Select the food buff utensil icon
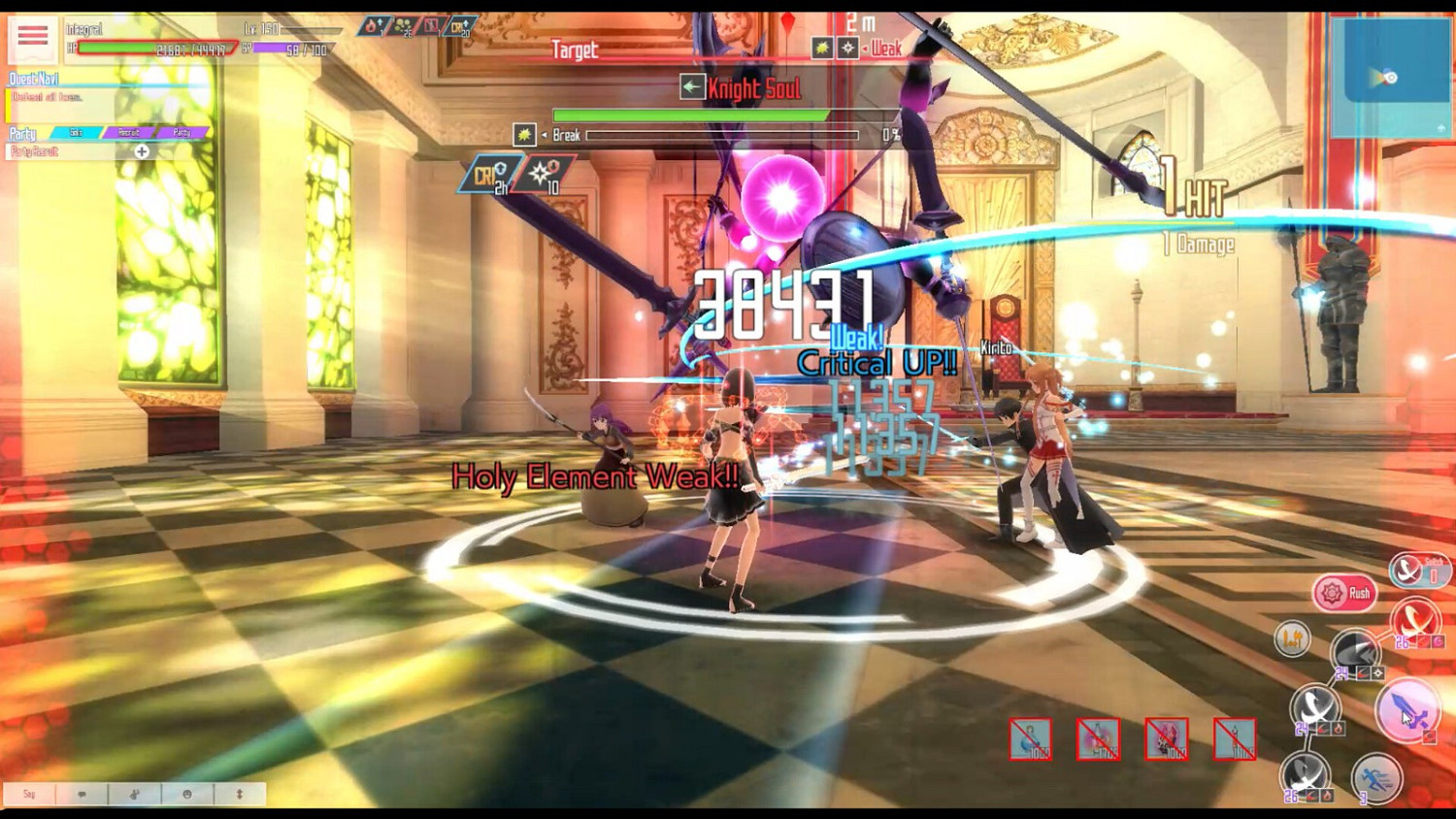Viewport: 1456px width, 819px height. click(1291, 639)
